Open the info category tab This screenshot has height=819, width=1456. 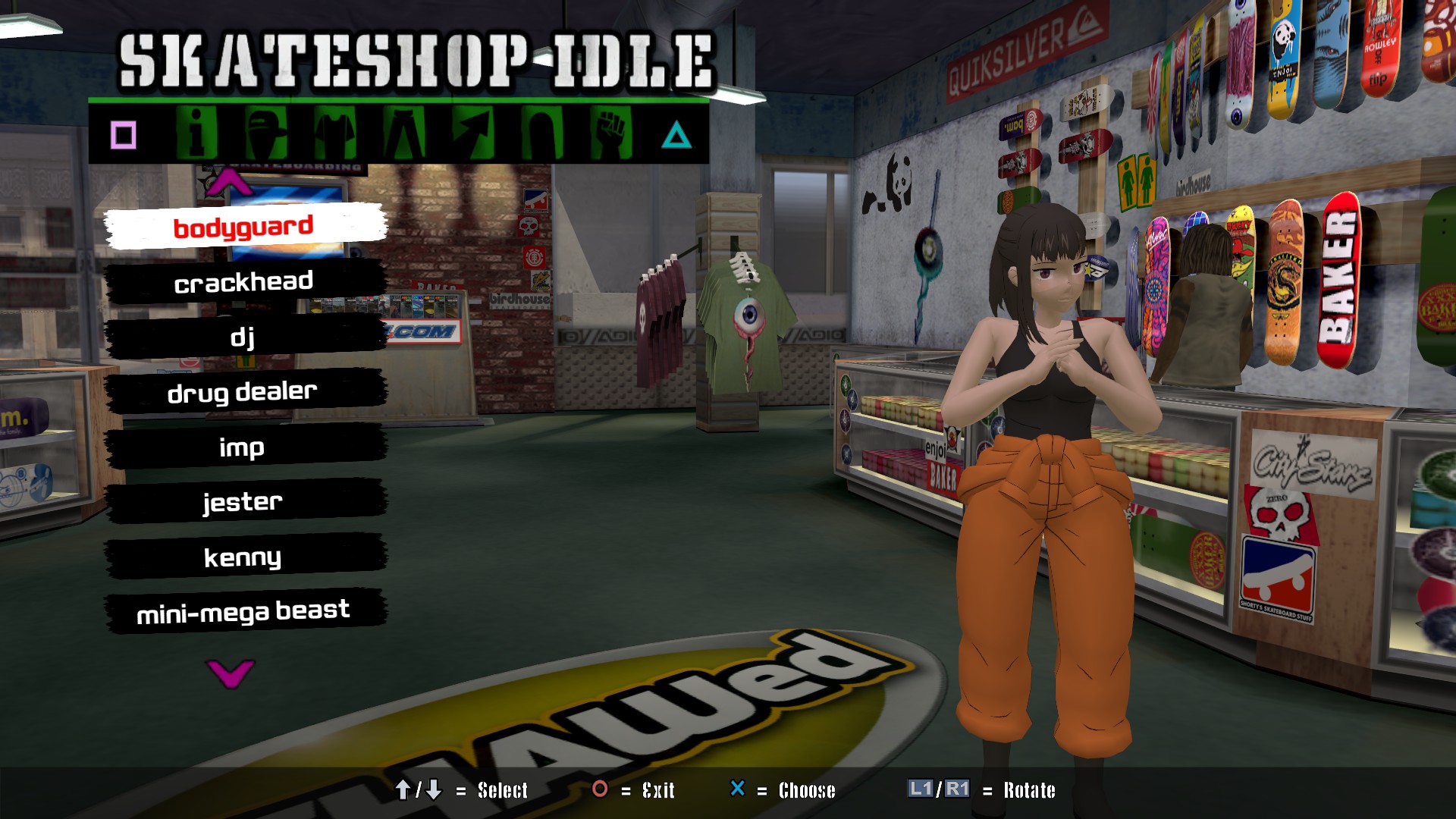(x=196, y=133)
